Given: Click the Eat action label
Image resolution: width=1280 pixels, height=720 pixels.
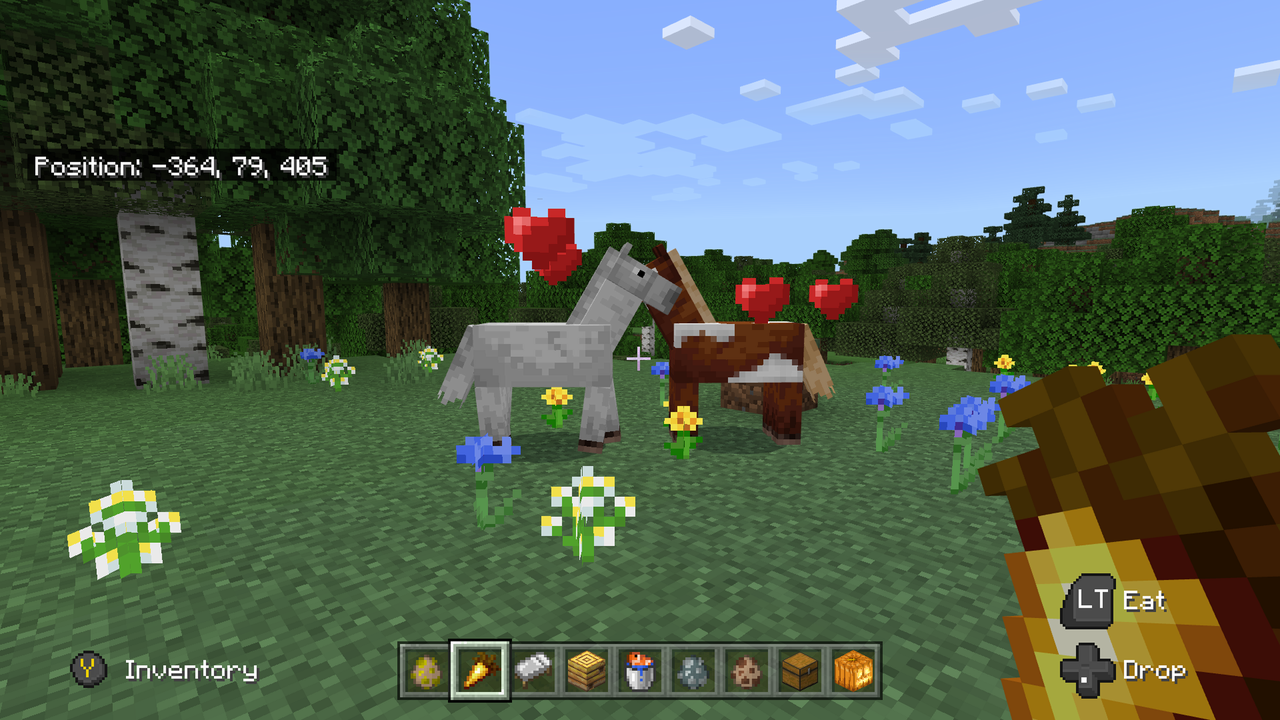Looking at the screenshot, I should point(1146,601).
